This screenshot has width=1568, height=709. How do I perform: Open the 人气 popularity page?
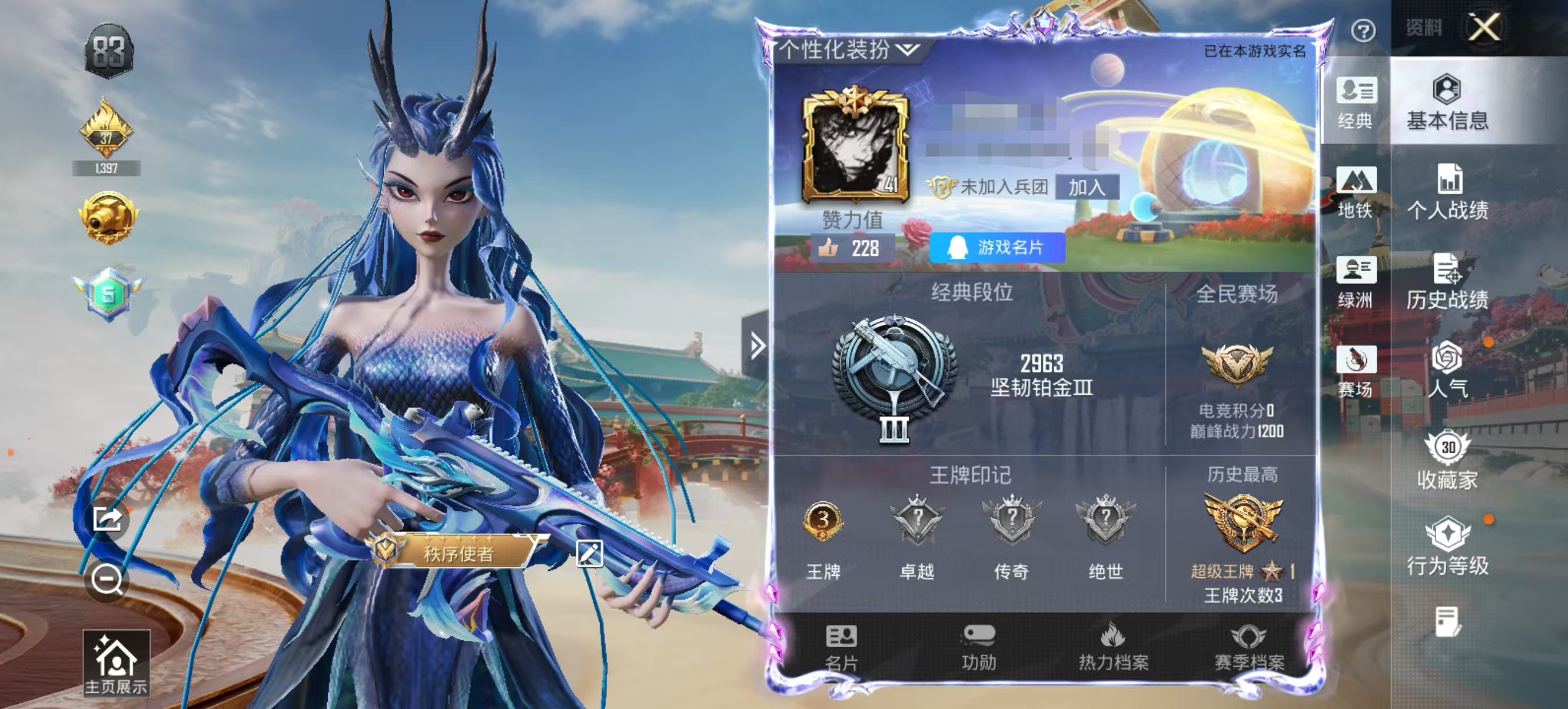point(1447,370)
